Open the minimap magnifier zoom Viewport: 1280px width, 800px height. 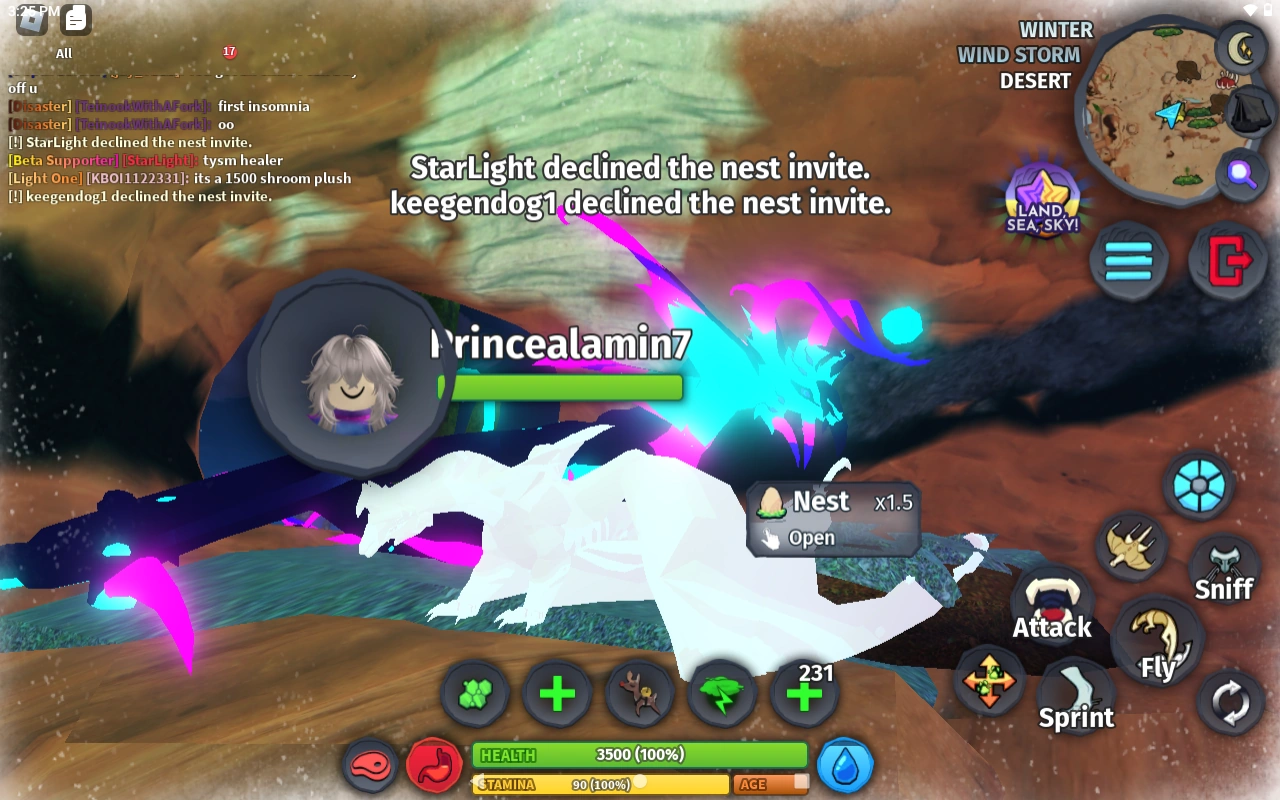(x=1240, y=174)
